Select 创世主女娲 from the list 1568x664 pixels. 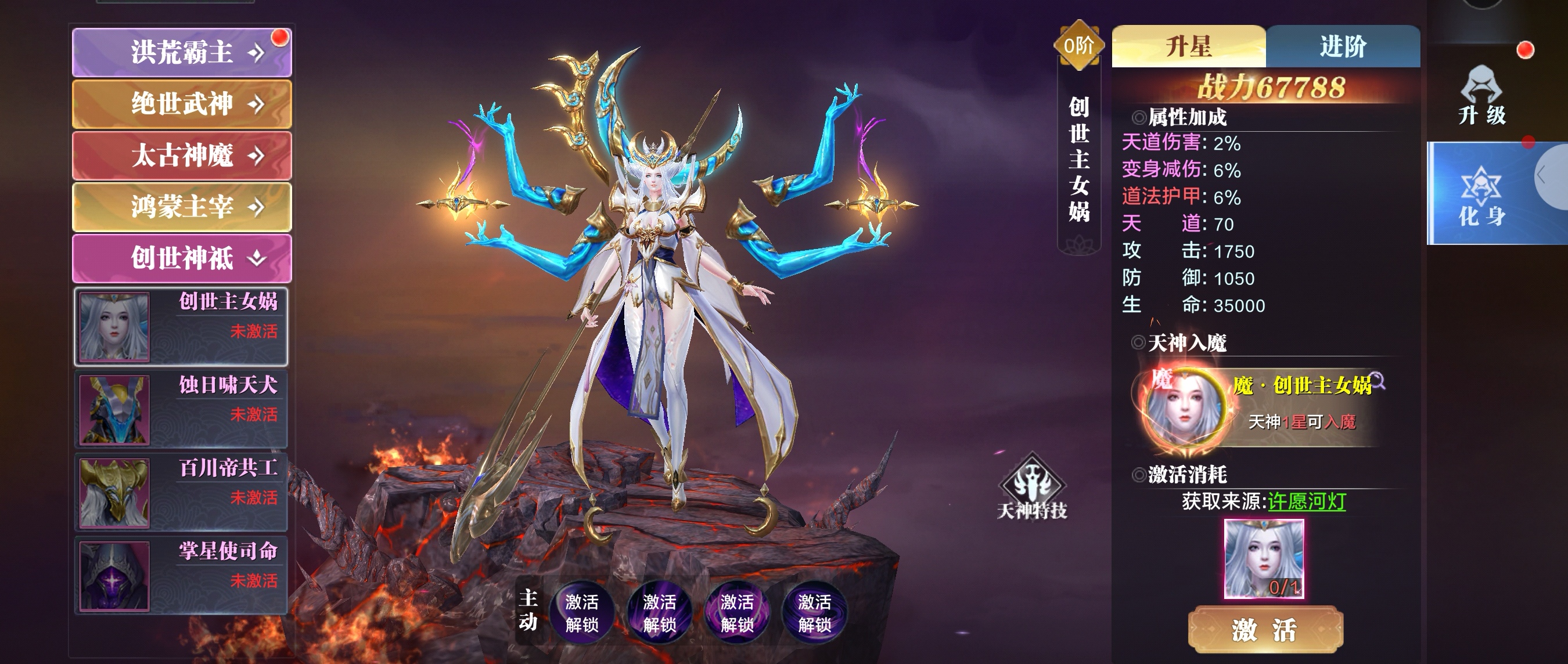181,326
